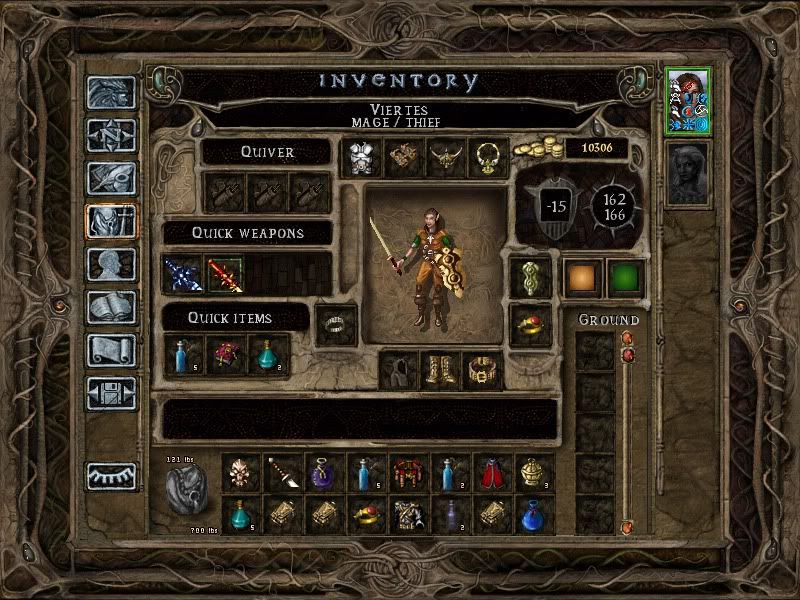800x600 pixels.
Task: Select the equipped silver armor slot
Action: click(x=359, y=157)
